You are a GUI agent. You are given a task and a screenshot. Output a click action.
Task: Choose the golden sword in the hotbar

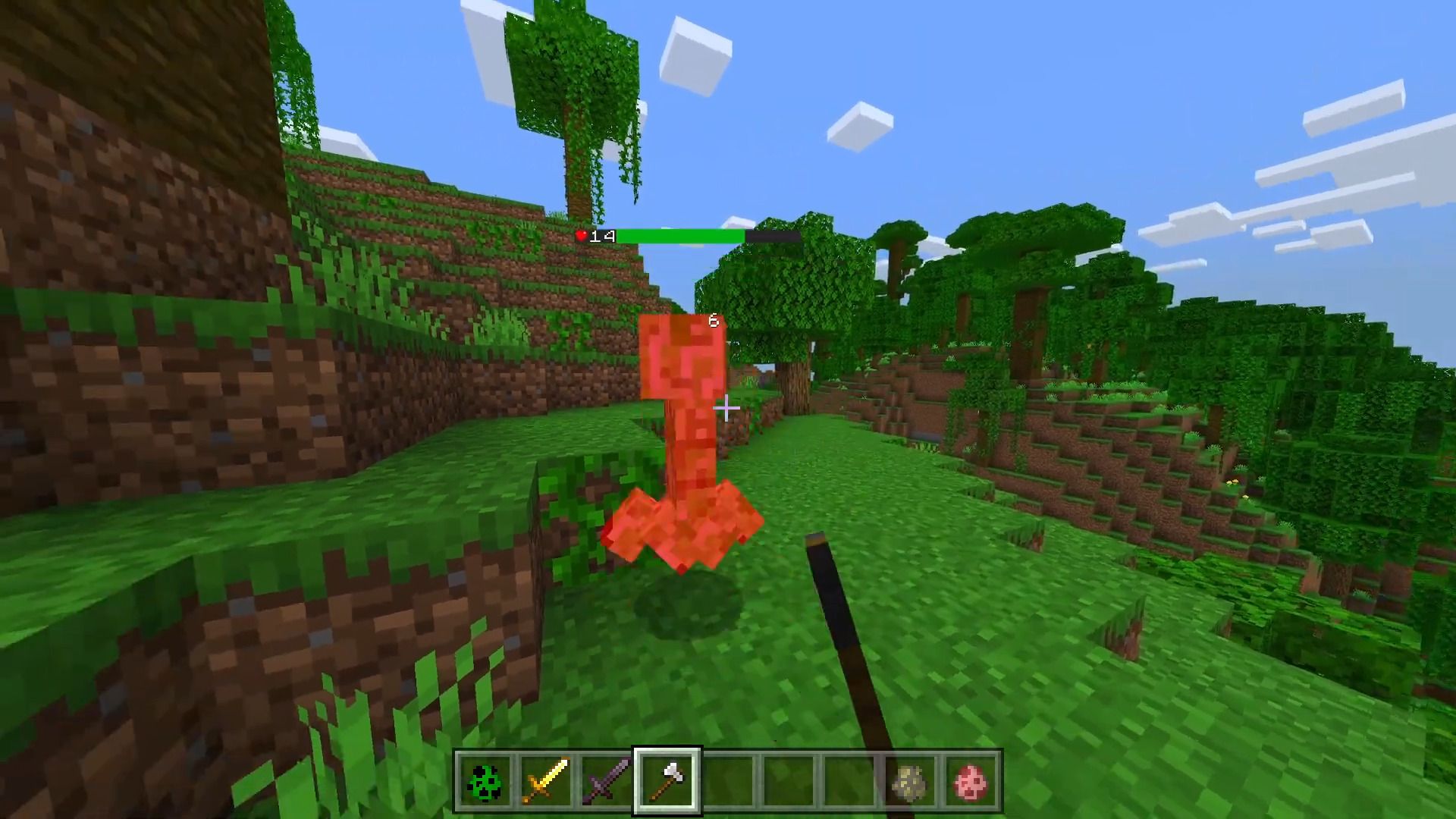coord(546,781)
